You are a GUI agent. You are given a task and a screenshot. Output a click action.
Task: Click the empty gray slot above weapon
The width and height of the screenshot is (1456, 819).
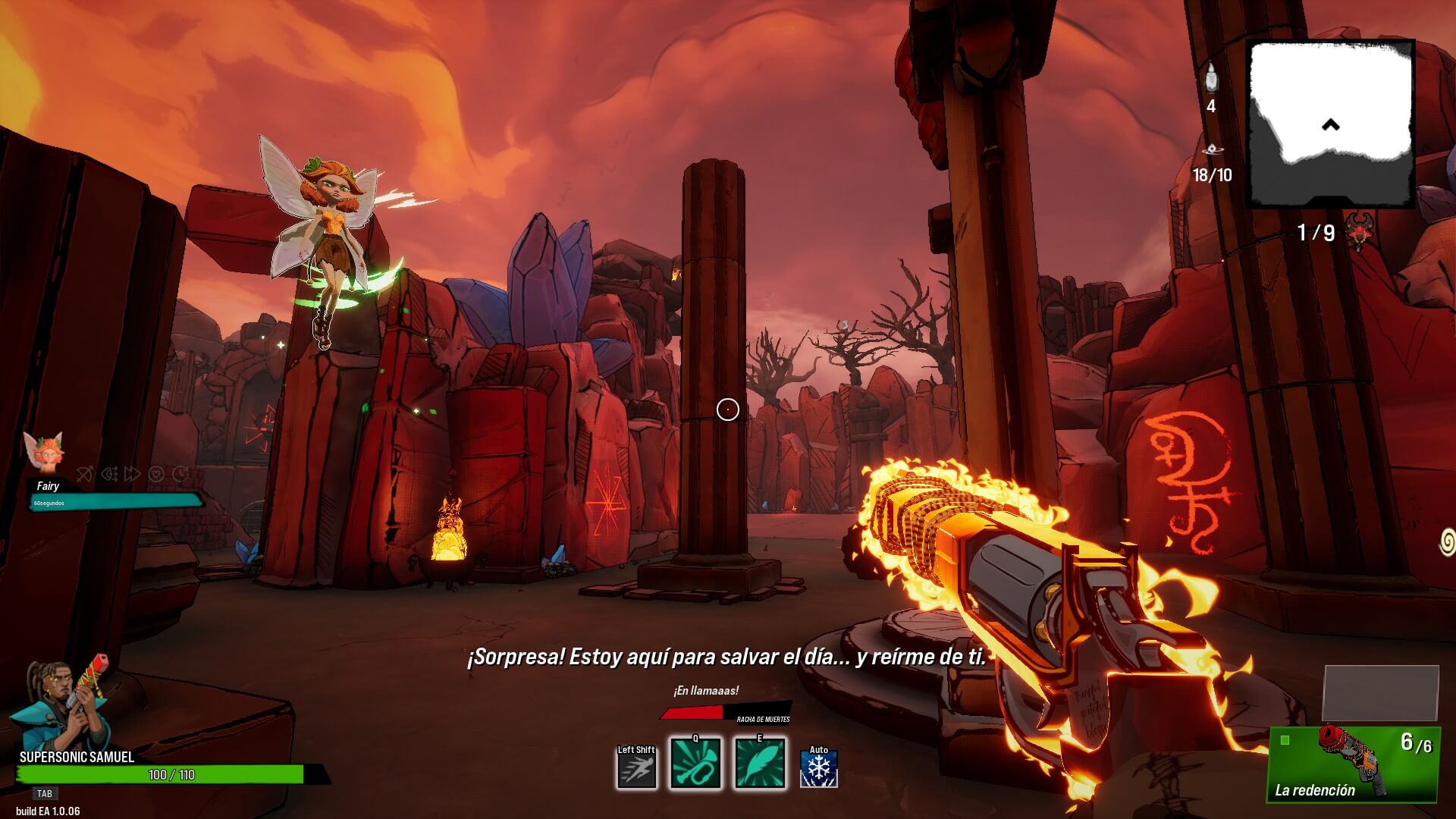[1380, 693]
